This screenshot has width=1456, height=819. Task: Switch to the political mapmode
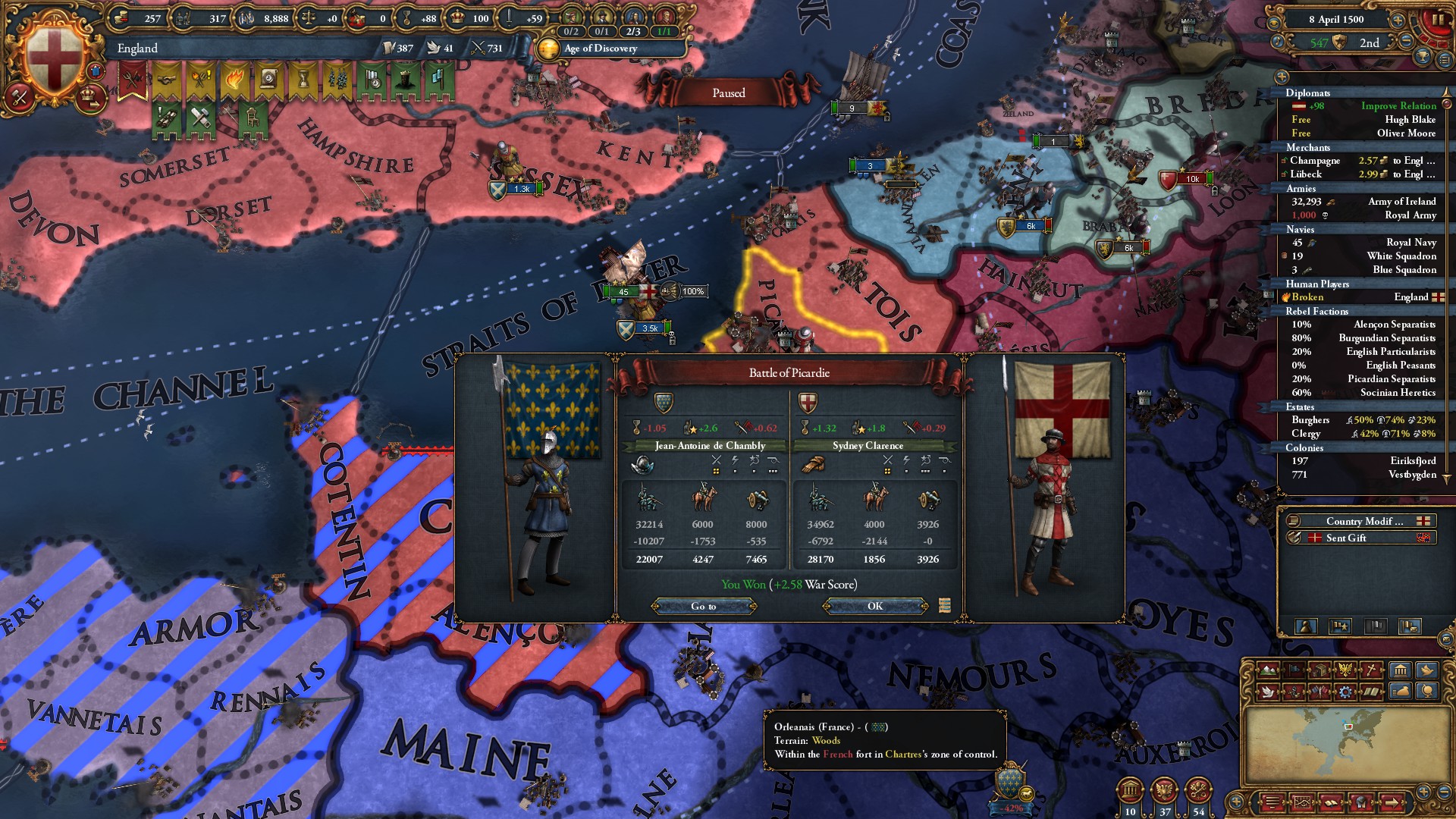1294,669
